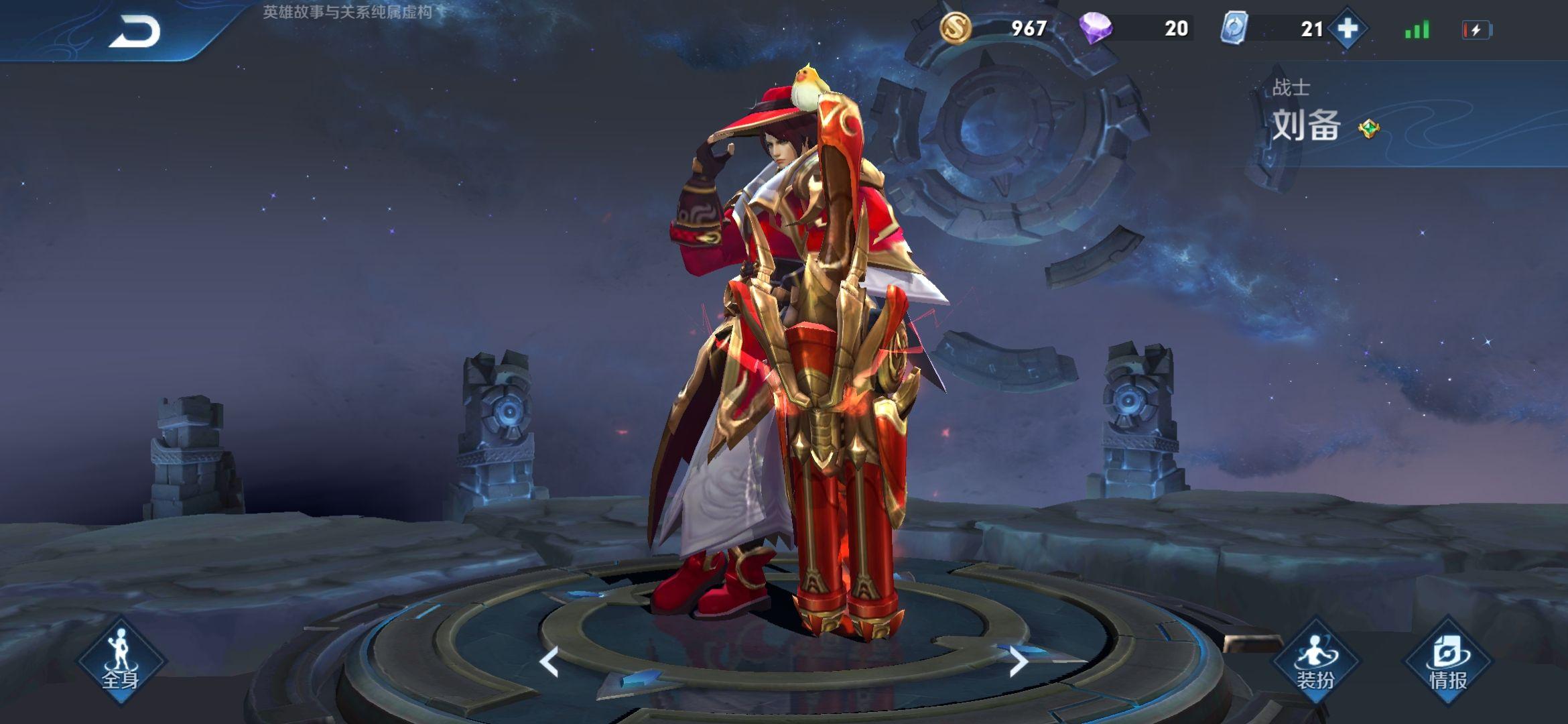Open the 装扮 skins menu
This screenshot has width=1568, height=724.
coord(1315,662)
